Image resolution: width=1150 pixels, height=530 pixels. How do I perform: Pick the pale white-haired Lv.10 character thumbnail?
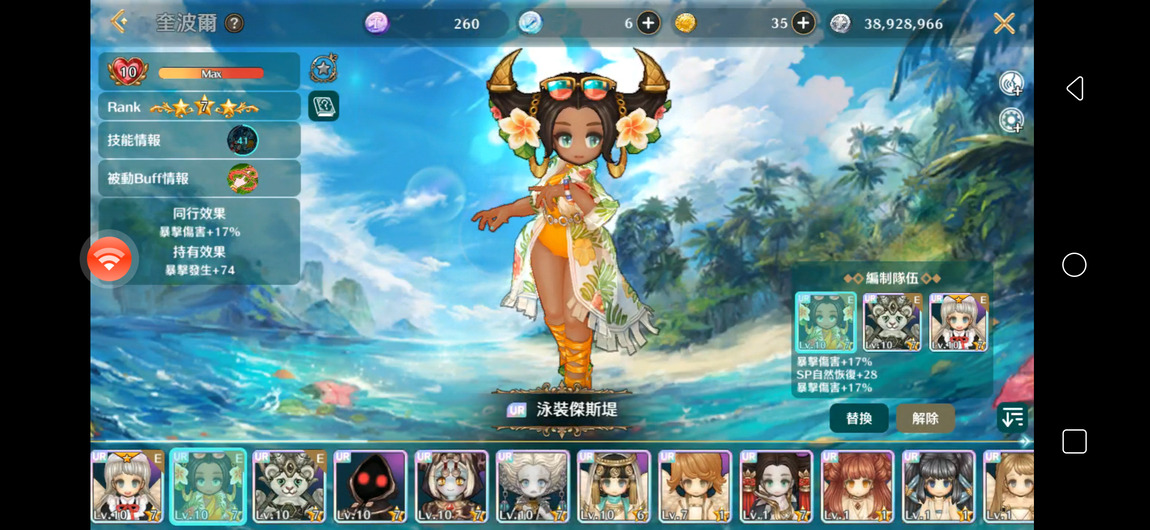(x=532, y=487)
